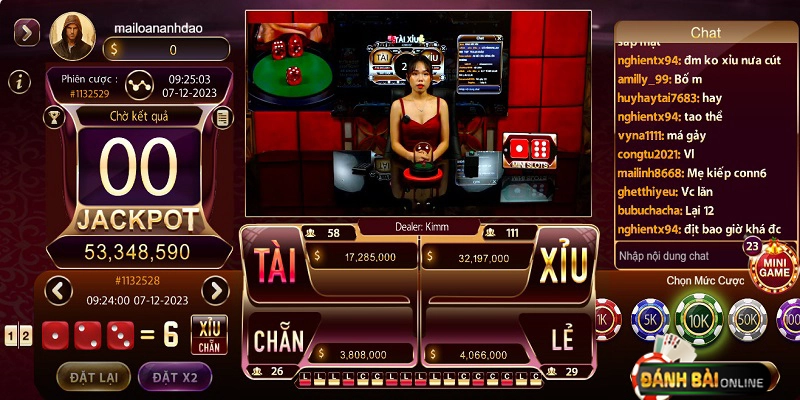Image resolution: width=800 pixels, height=400 pixels.
Task: Open the Mini Game menu
Action: 772,264
